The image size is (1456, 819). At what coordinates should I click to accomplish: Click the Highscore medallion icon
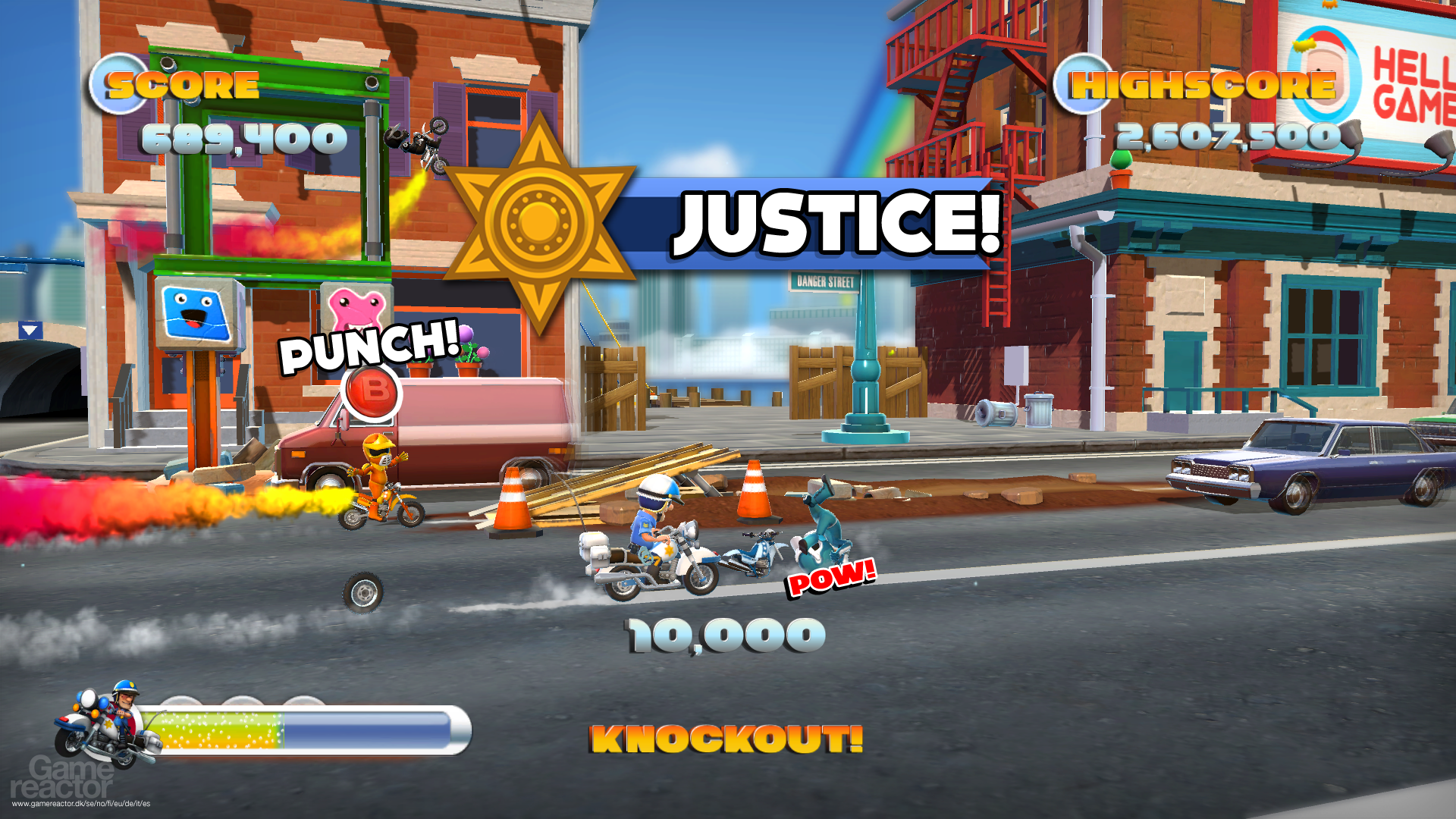(1082, 82)
